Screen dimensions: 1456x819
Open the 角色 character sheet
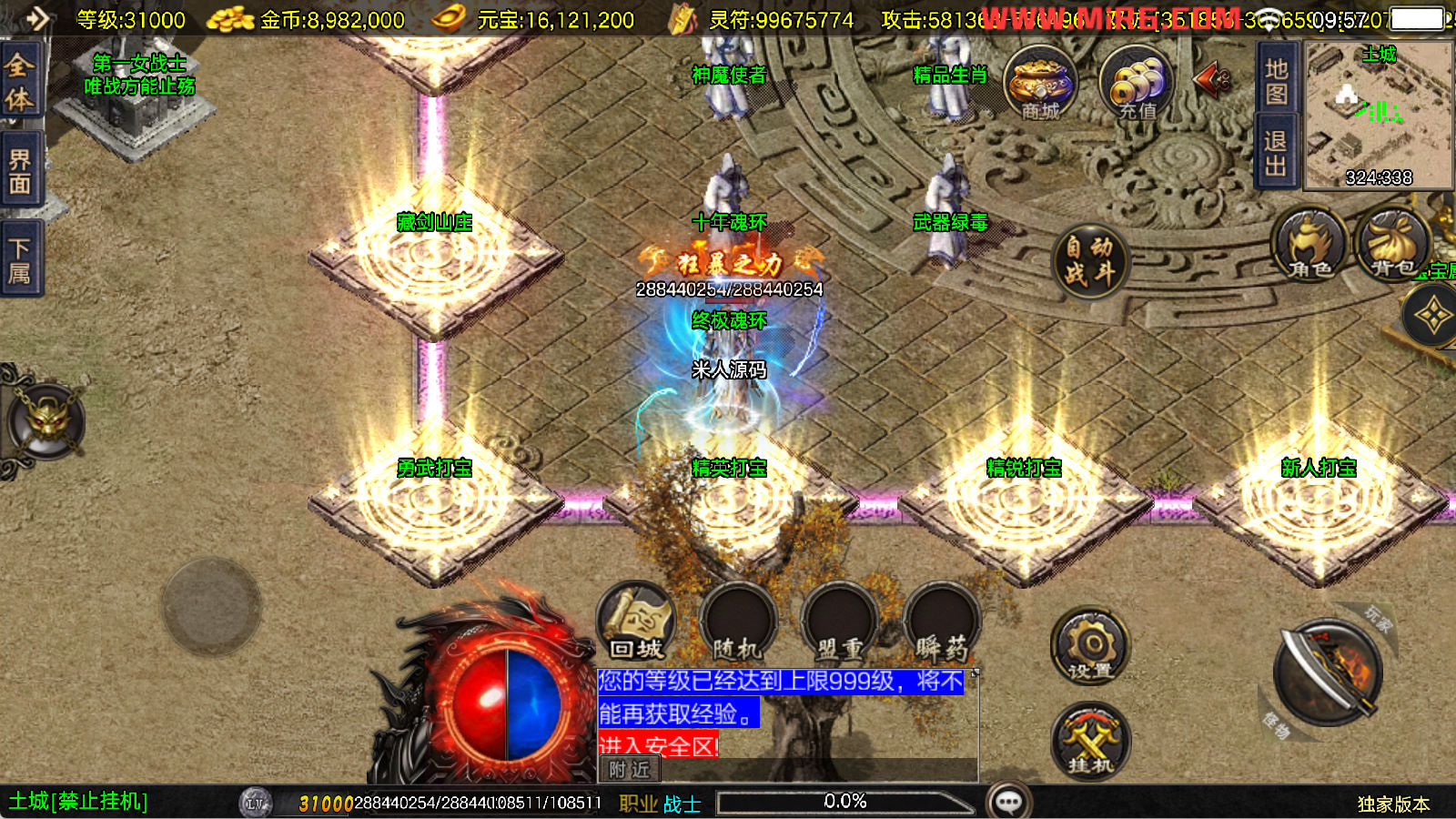pos(1310,246)
